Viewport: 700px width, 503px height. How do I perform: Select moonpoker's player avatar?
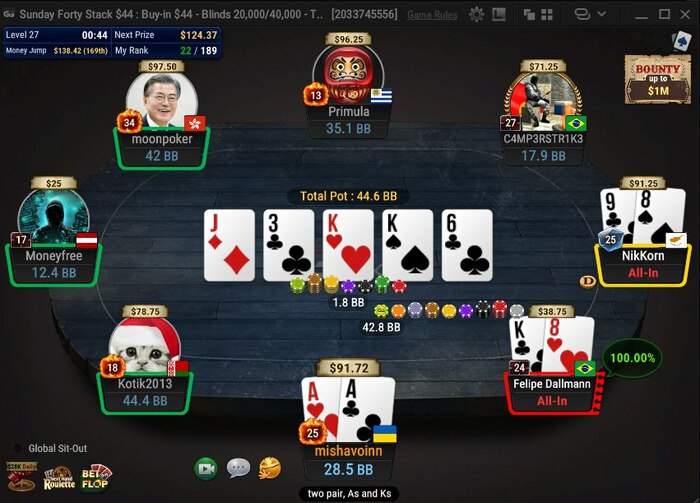coord(161,101)
